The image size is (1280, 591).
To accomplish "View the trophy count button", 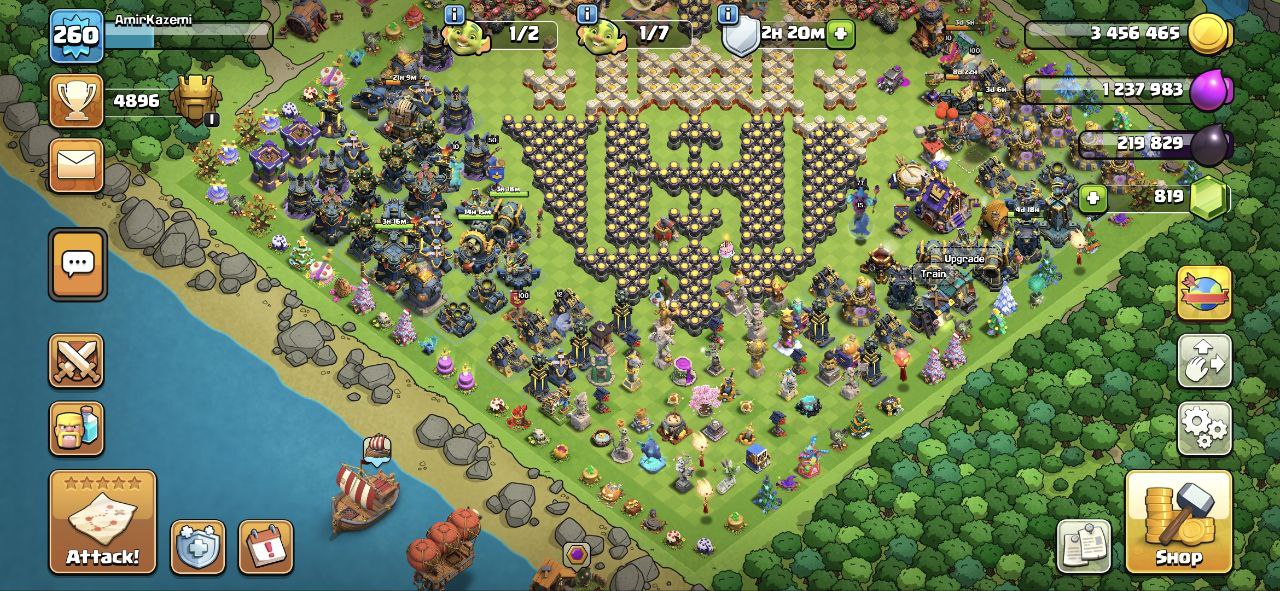I will click(x=76, y=101).
